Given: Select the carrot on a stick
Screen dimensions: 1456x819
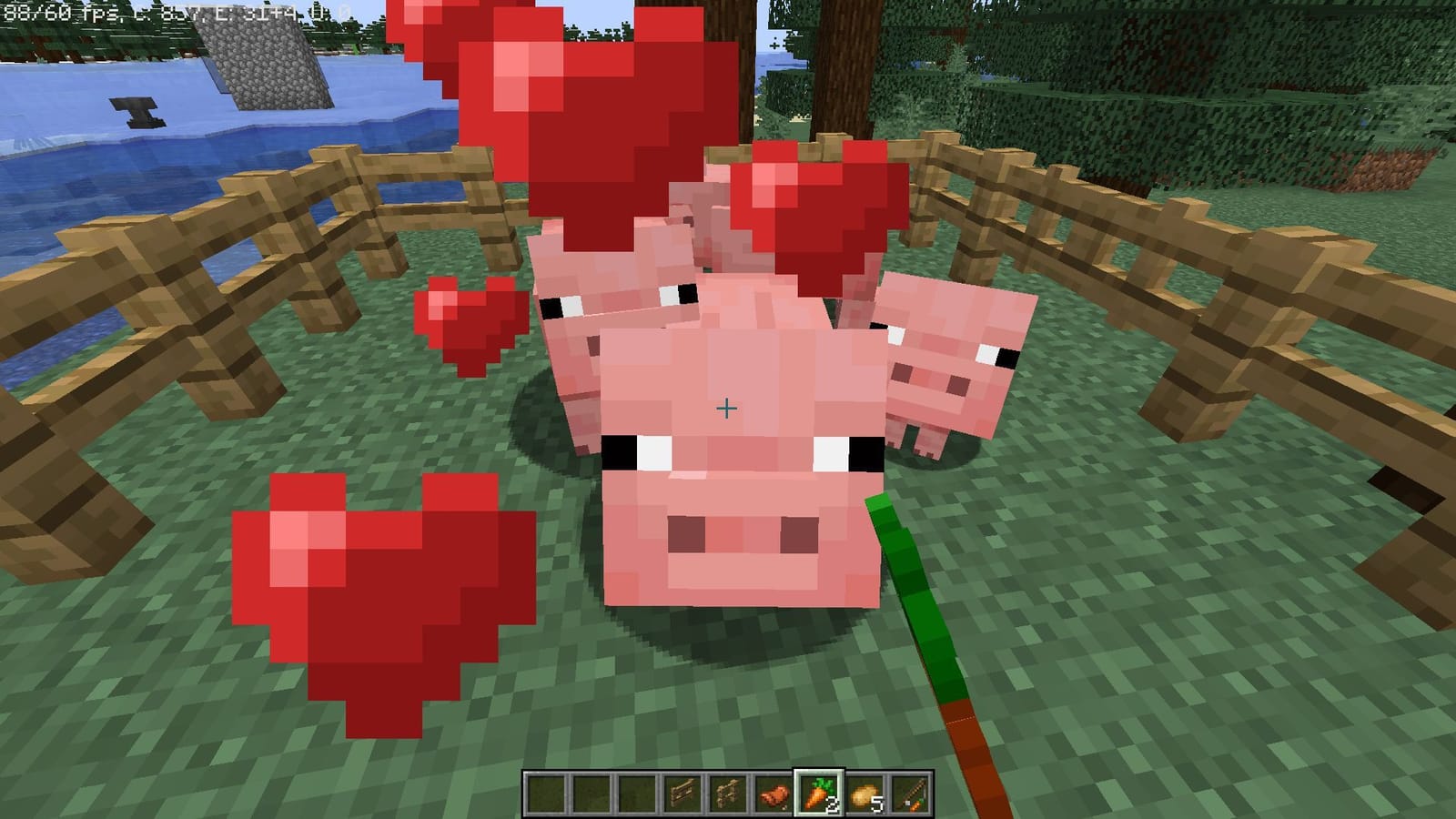Looking at the screenshot, I should 910,790.
